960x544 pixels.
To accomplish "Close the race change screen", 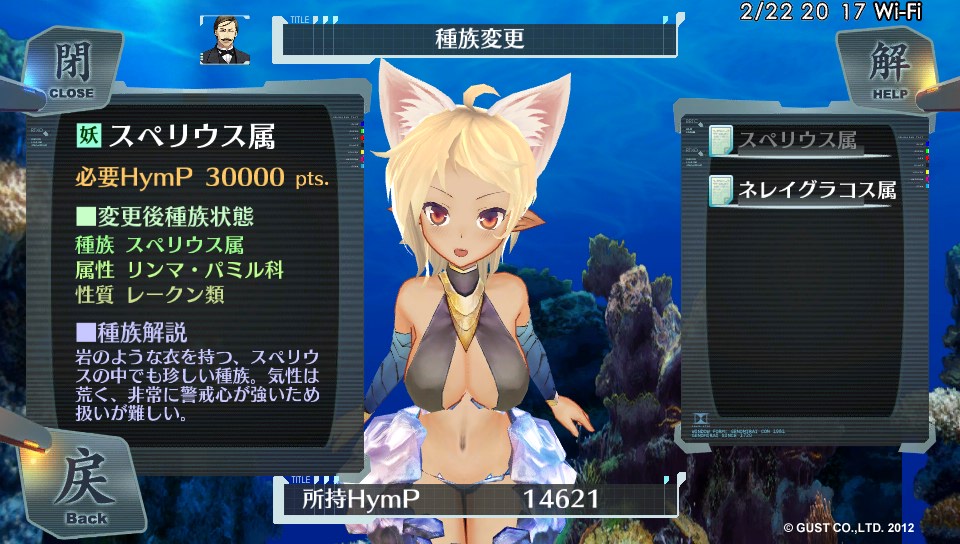I will pos(70,68).
